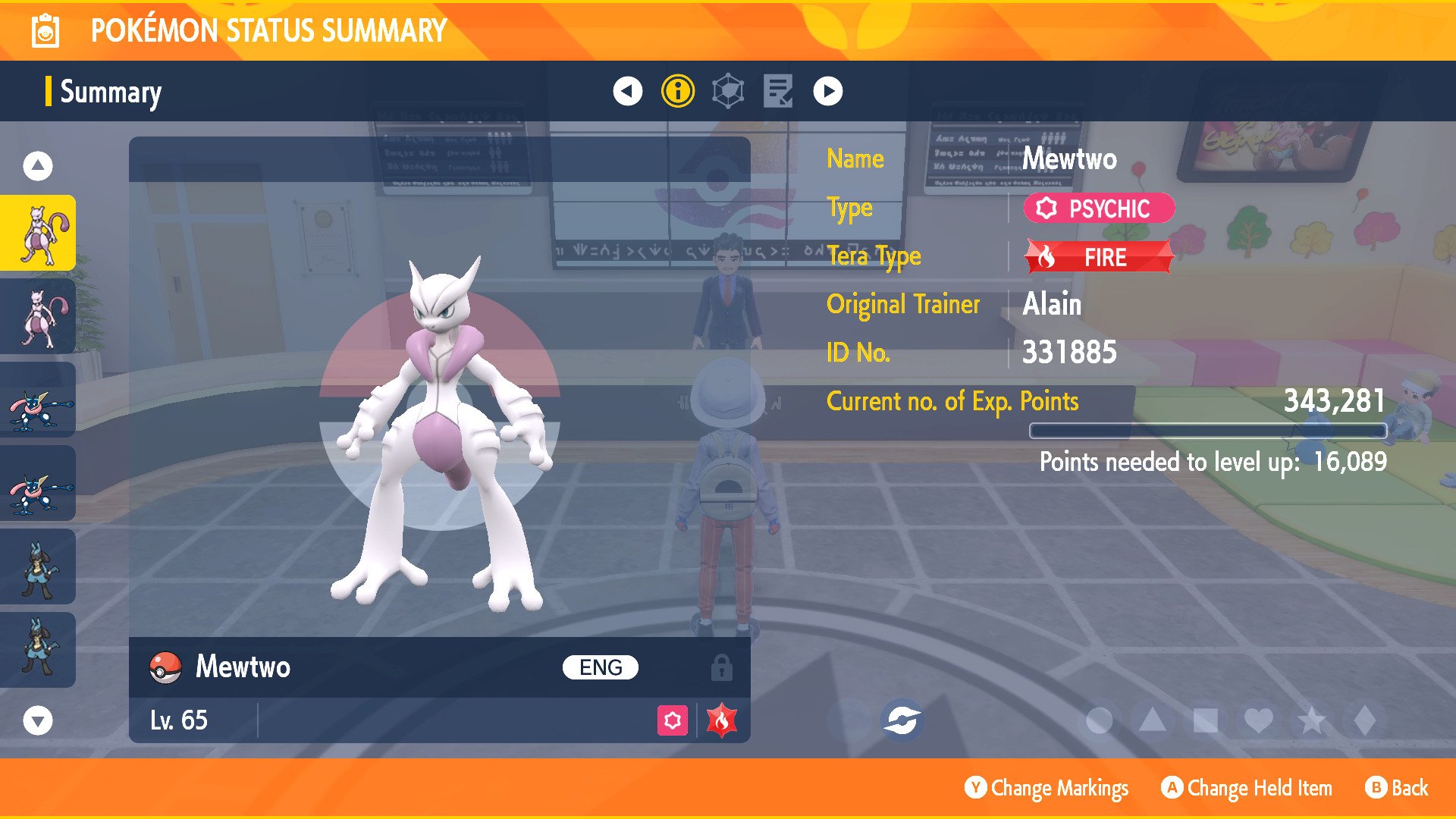The width and height of the screenshot is (1456, 819).
Task: Click the Tera symbol beside Lv. 65
Action: [723, 720]
